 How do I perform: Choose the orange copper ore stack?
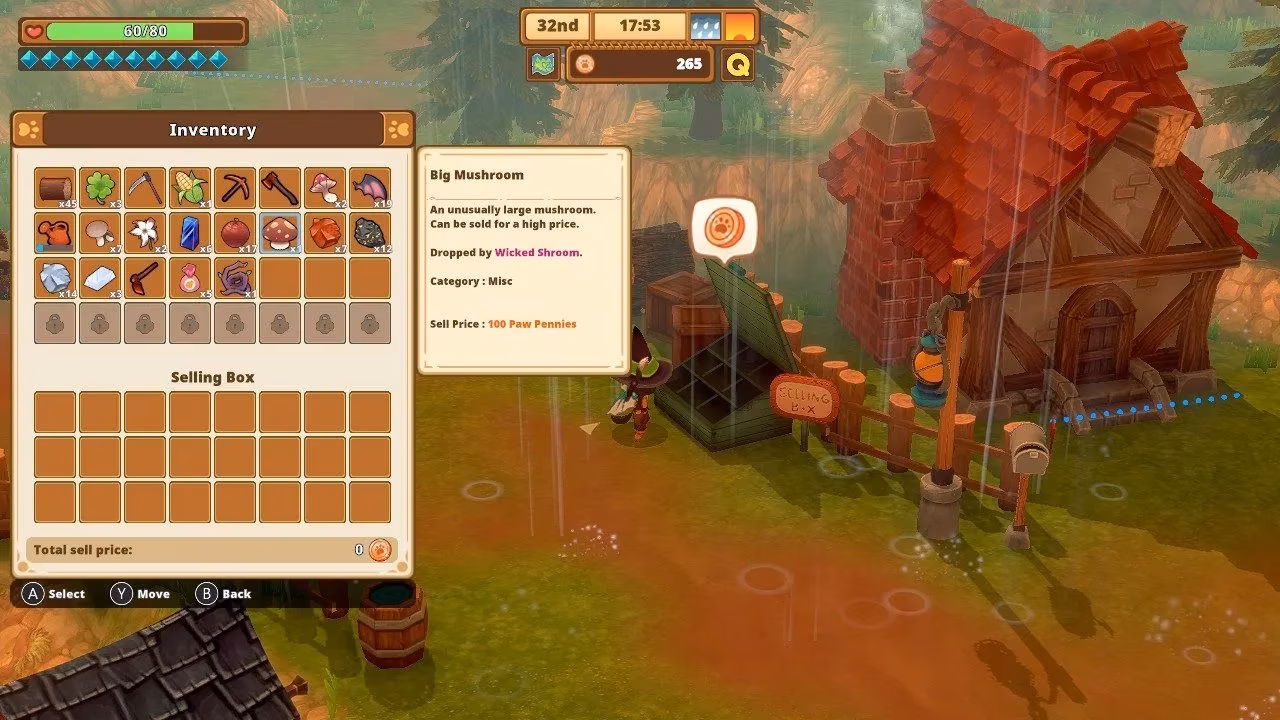pyautogui.click(x=325, y=233)
